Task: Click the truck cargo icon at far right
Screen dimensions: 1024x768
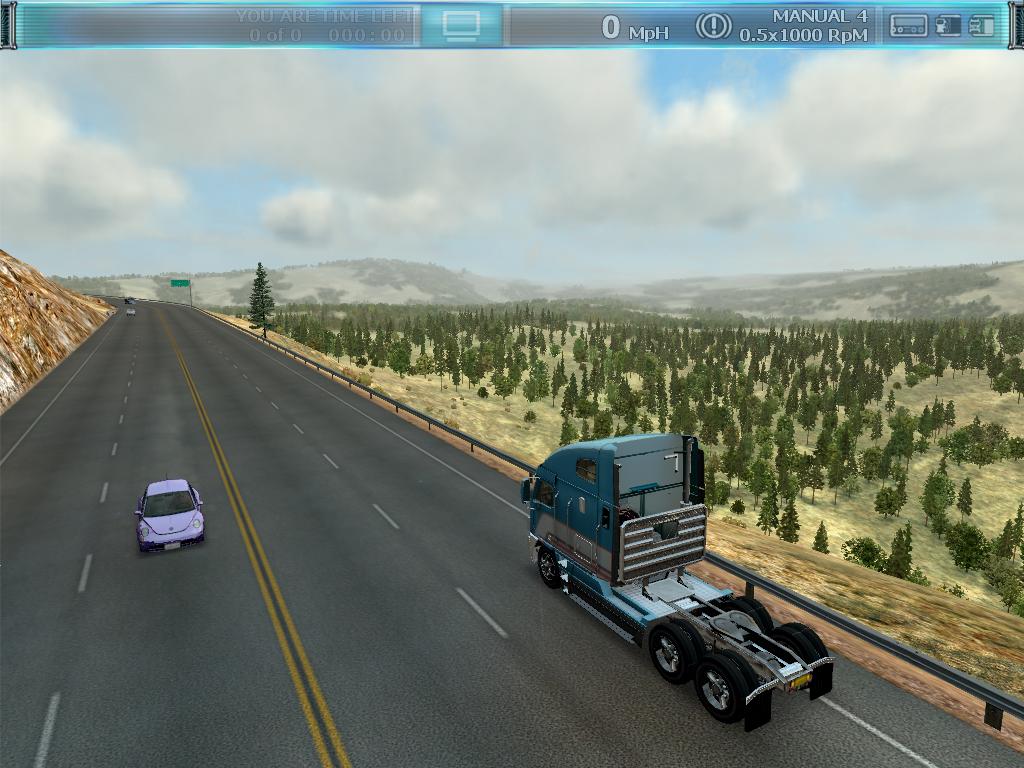Action: (x=982, y=26)
